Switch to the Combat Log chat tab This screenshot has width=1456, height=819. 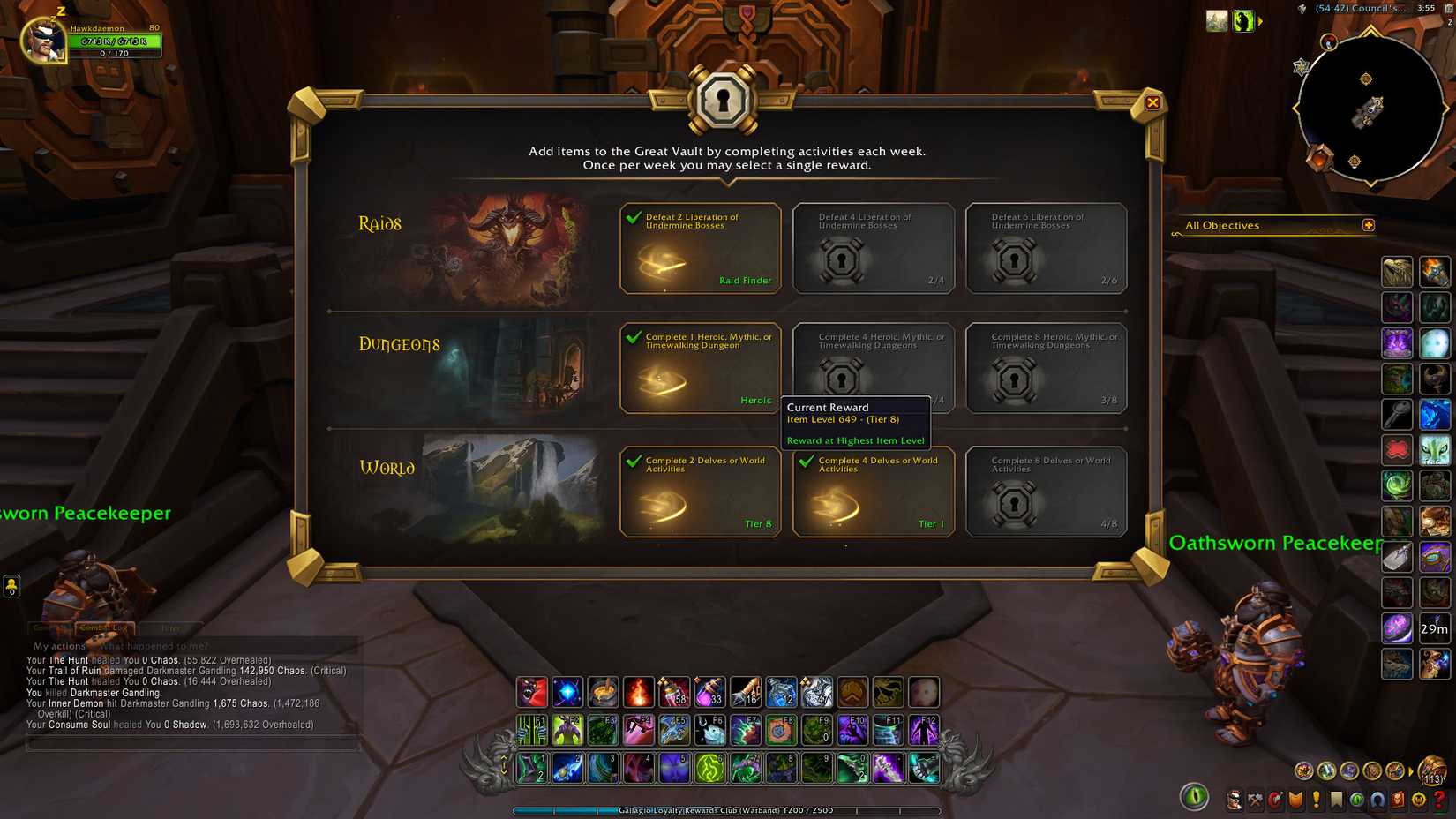[x=102, y=627]
